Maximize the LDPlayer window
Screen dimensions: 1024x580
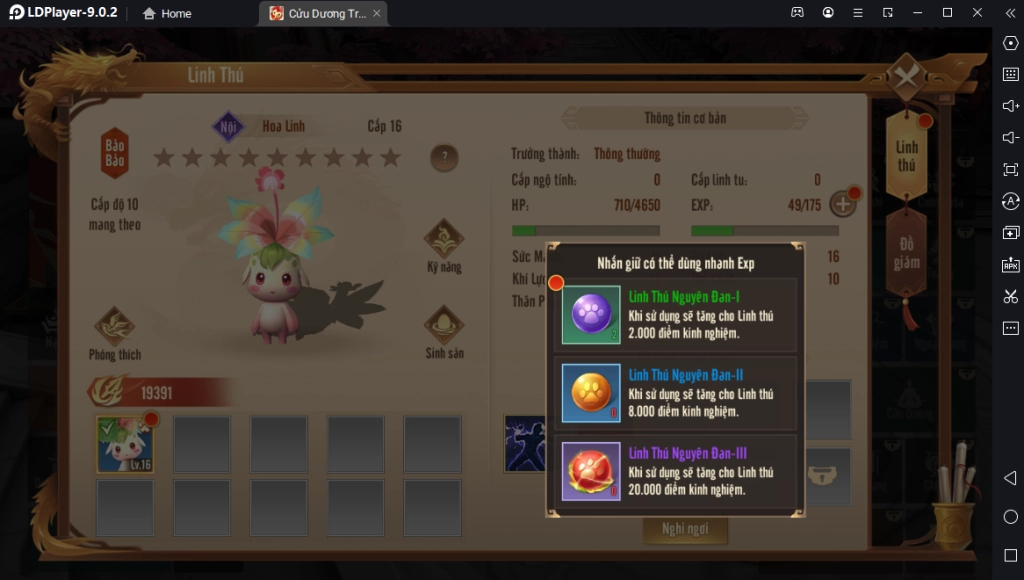[947, 13]
